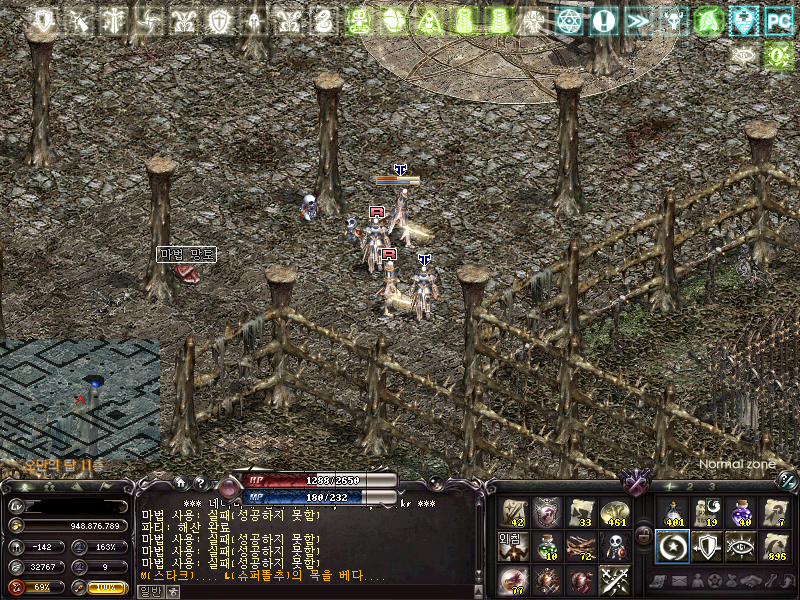
Task: Click the PC icon at top right
Action: click(777, 20)
